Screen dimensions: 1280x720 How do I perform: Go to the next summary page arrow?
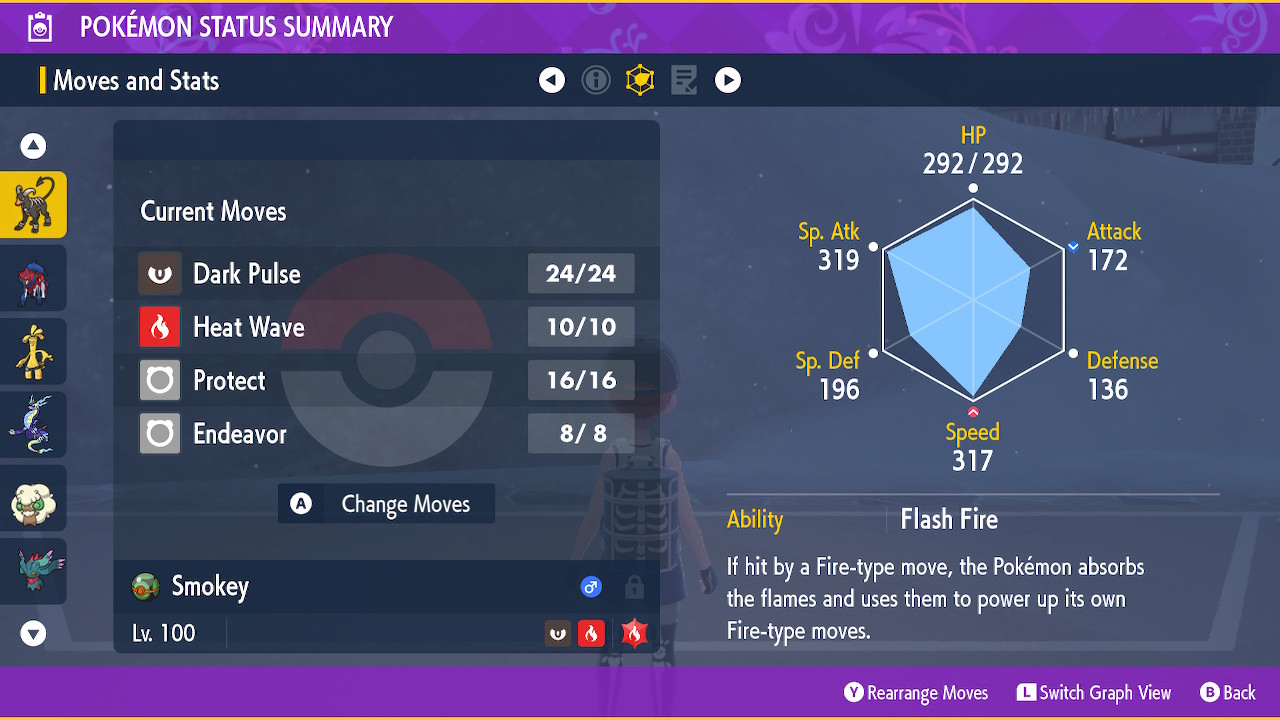pos(728,80)
